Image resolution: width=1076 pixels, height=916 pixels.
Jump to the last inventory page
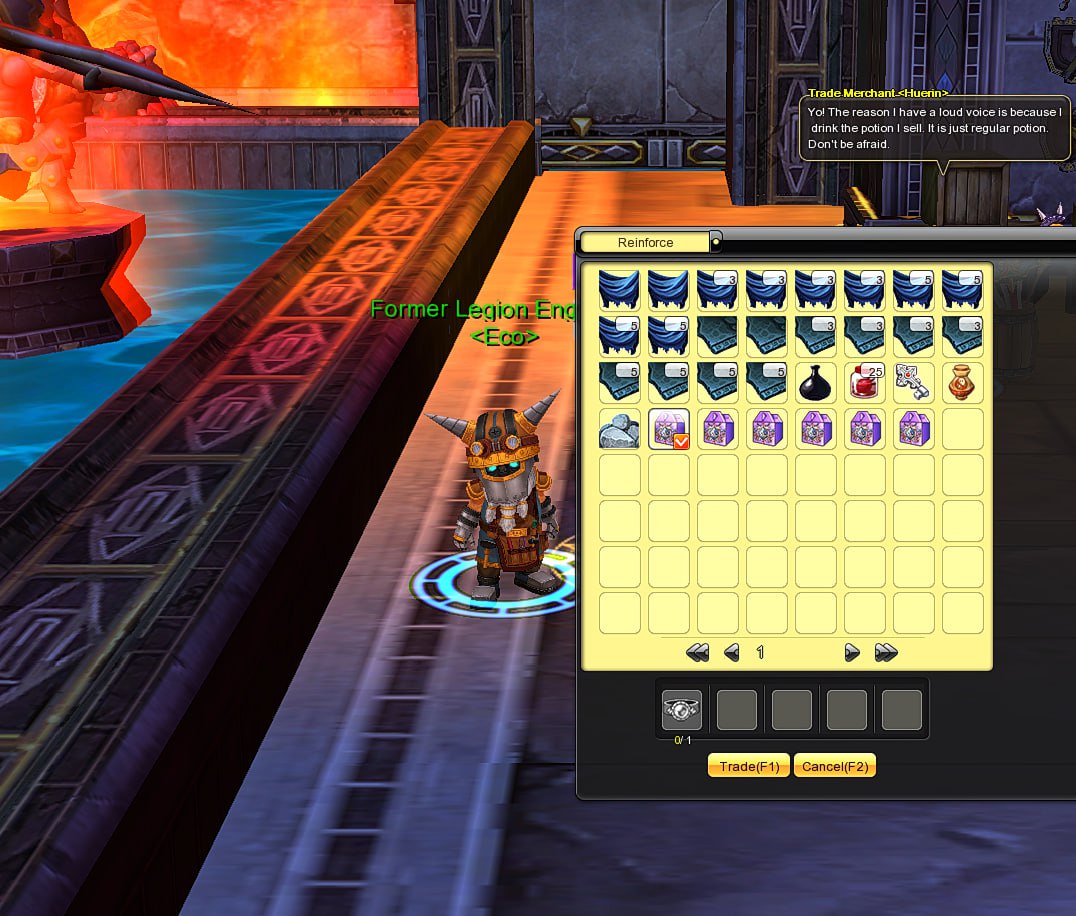[886, 653]
